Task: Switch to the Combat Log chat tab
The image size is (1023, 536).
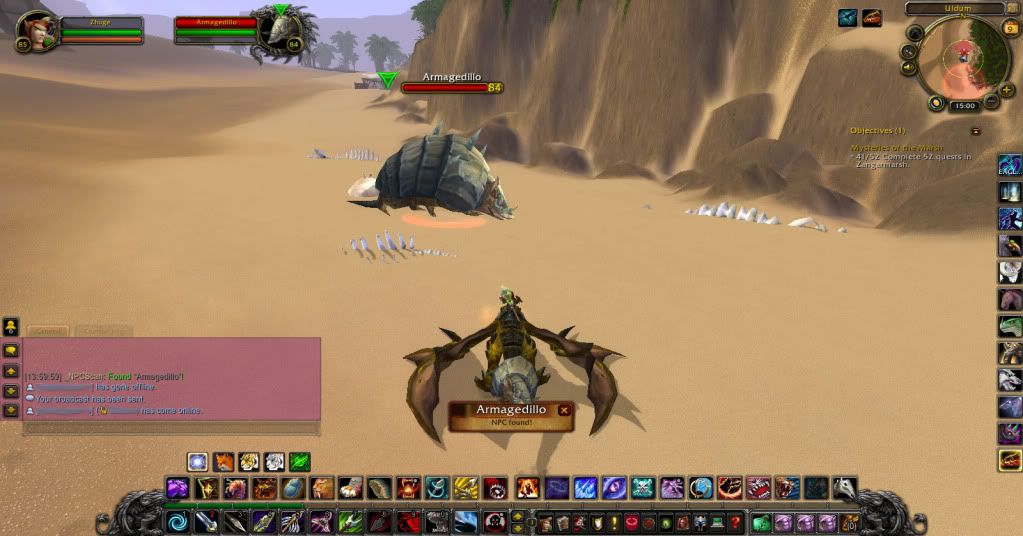Action: 103,330
